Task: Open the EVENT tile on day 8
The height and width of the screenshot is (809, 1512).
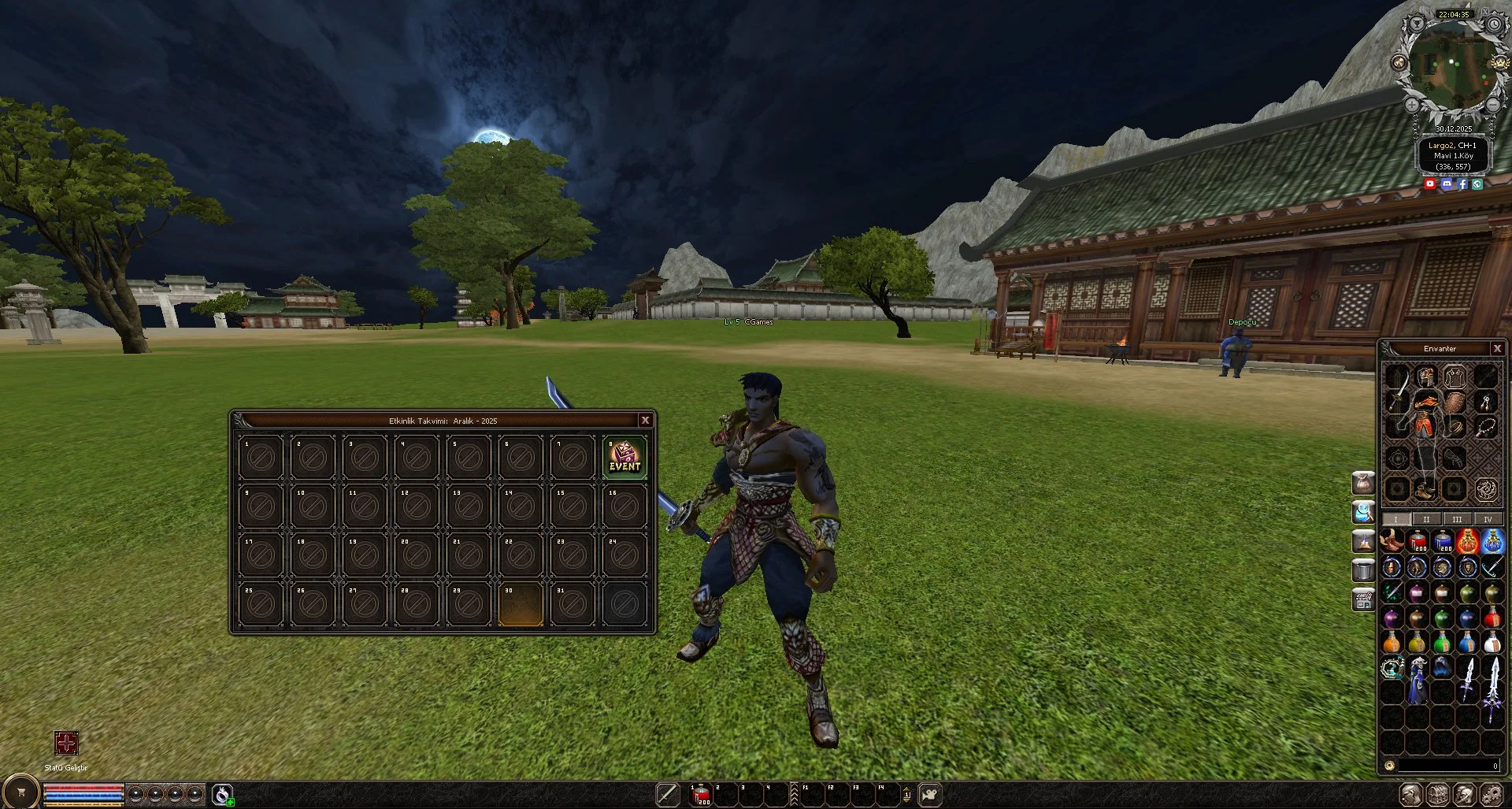Action: 624,457
